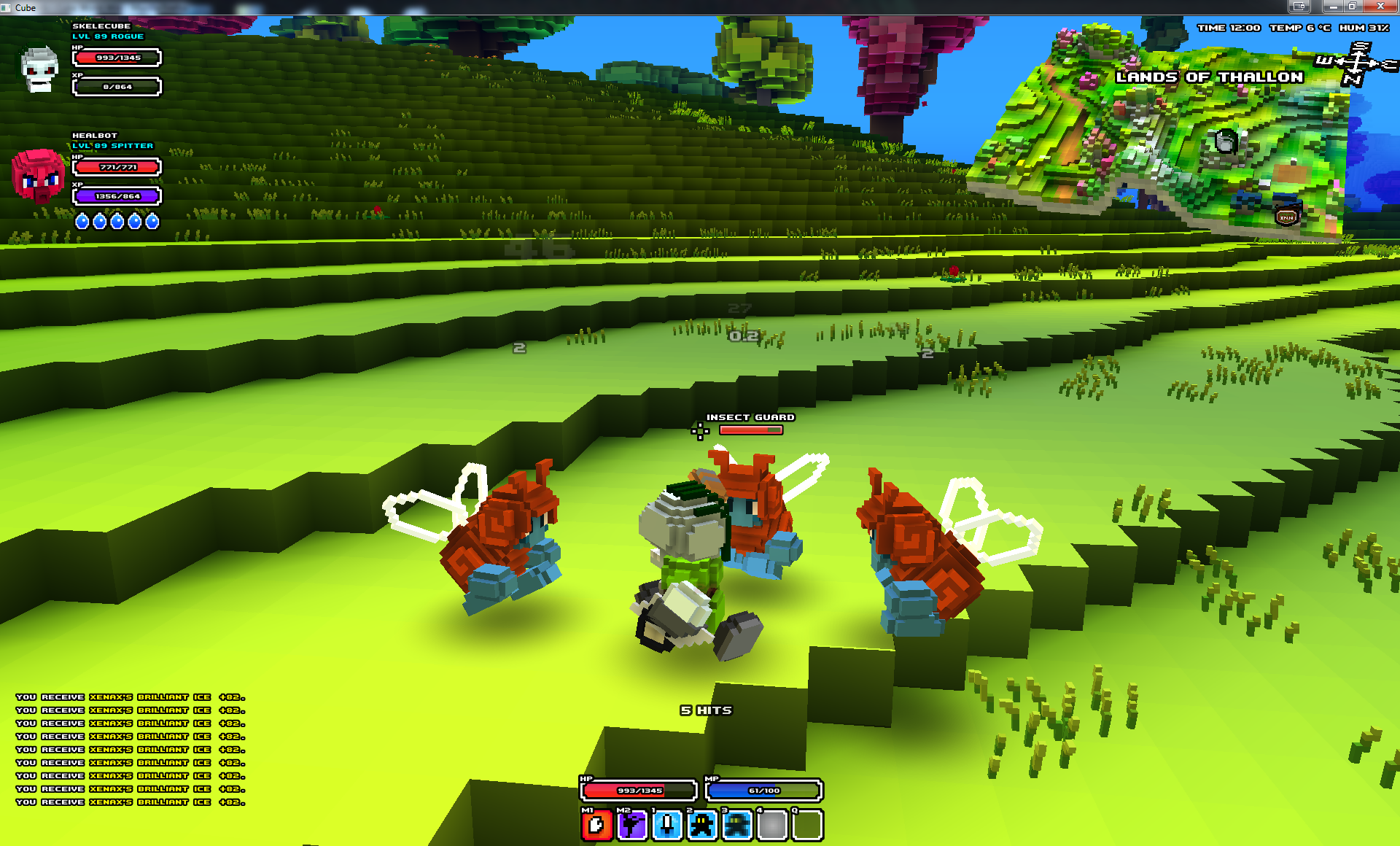Click the compass rose near the minimap
Viewport: 1400px width, 846px height.
(1357, 62)
